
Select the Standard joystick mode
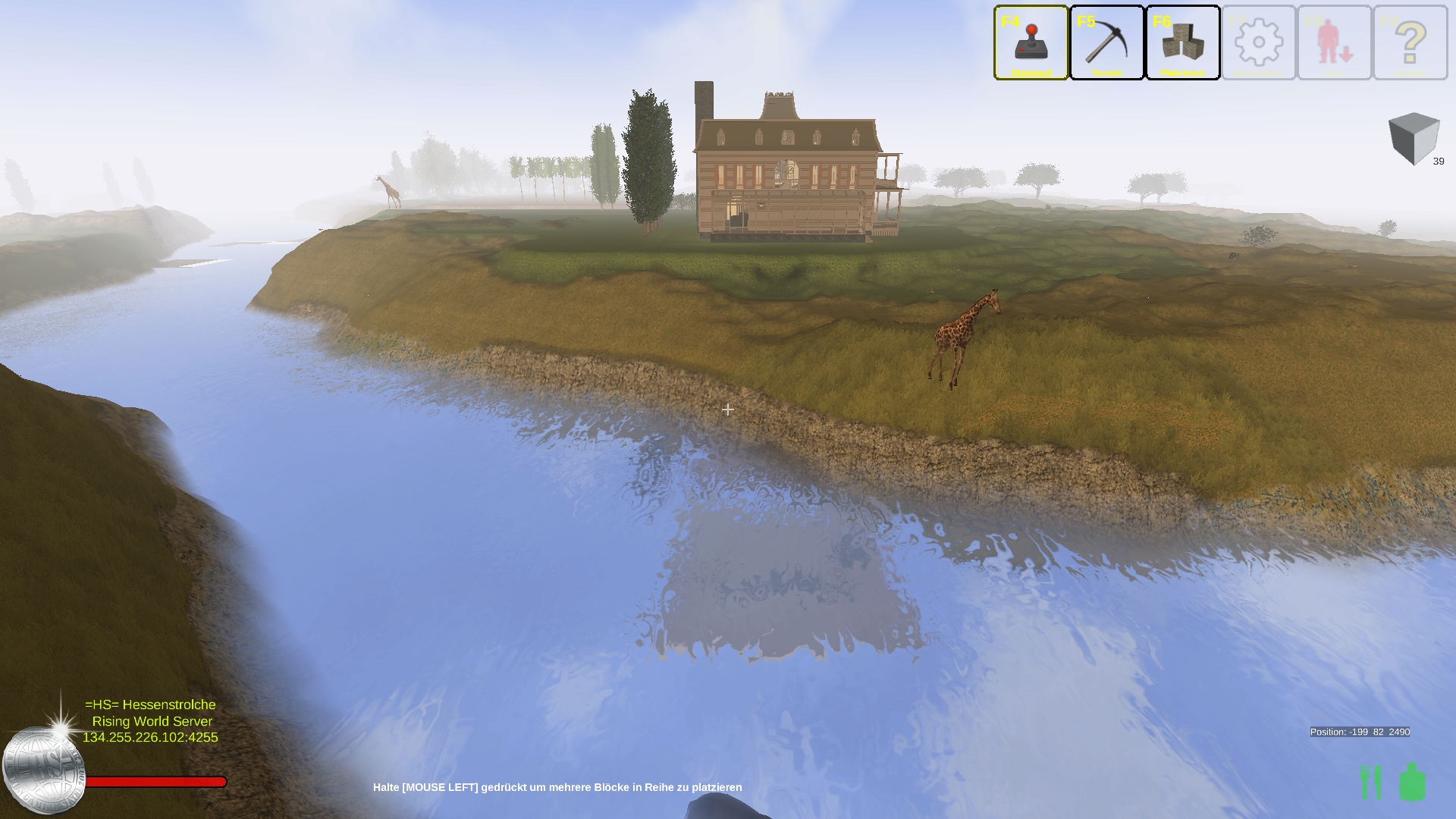[1031, 42]
